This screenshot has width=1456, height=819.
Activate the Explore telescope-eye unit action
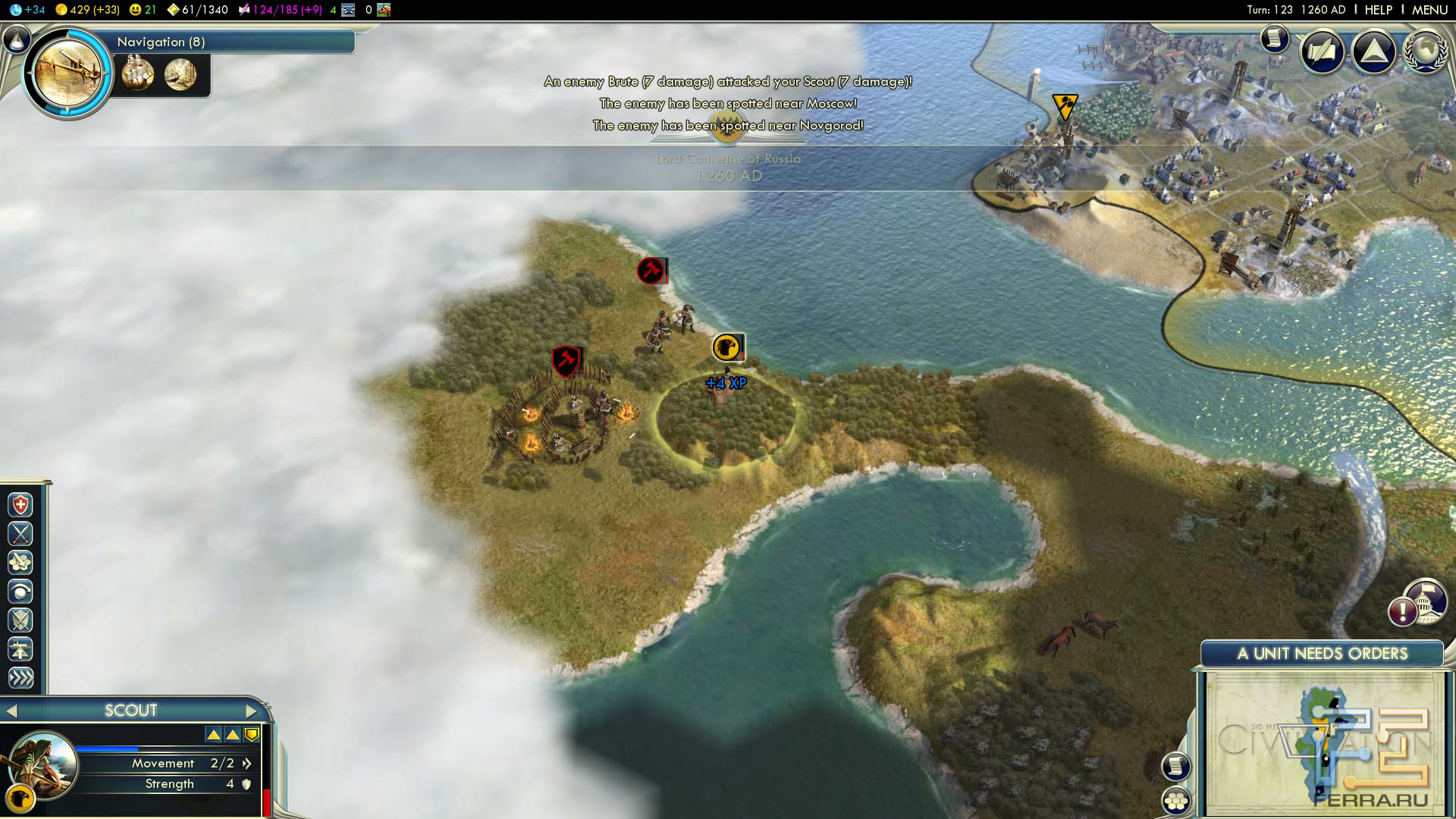tap(20, 591)
